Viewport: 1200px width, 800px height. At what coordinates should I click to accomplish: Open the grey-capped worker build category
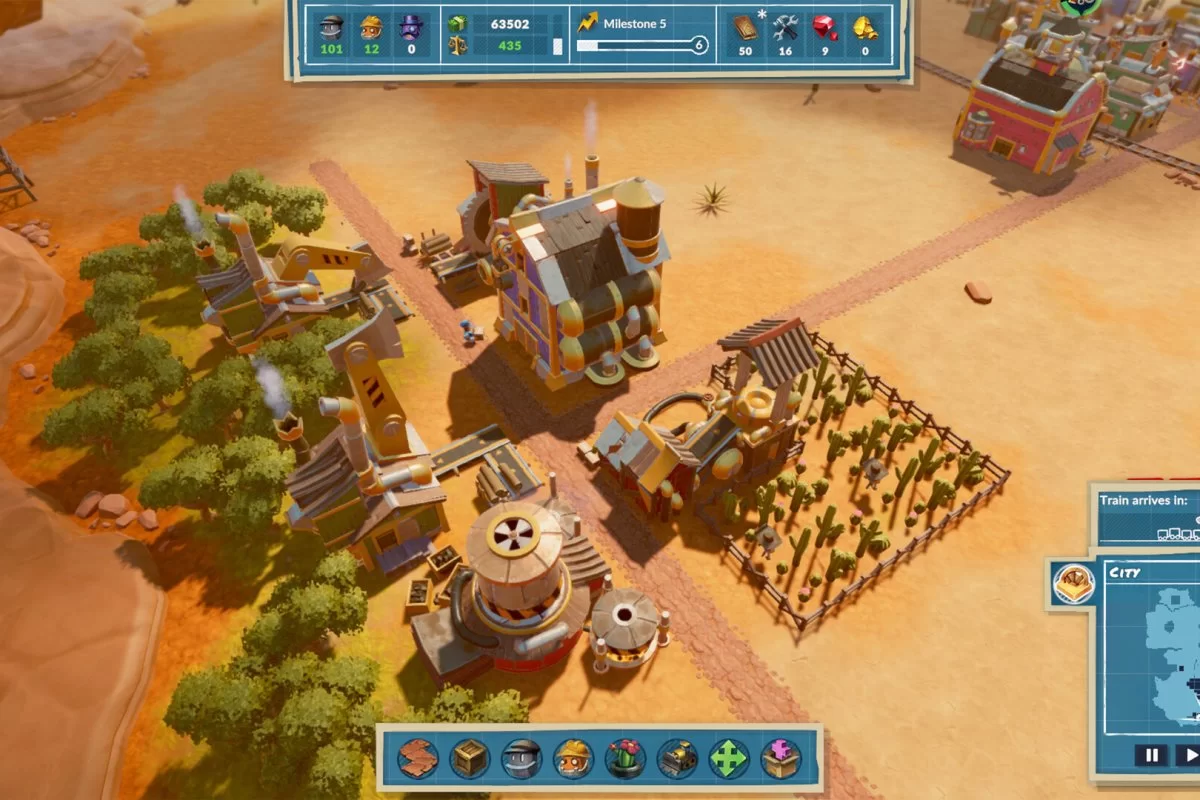[521, 759]
